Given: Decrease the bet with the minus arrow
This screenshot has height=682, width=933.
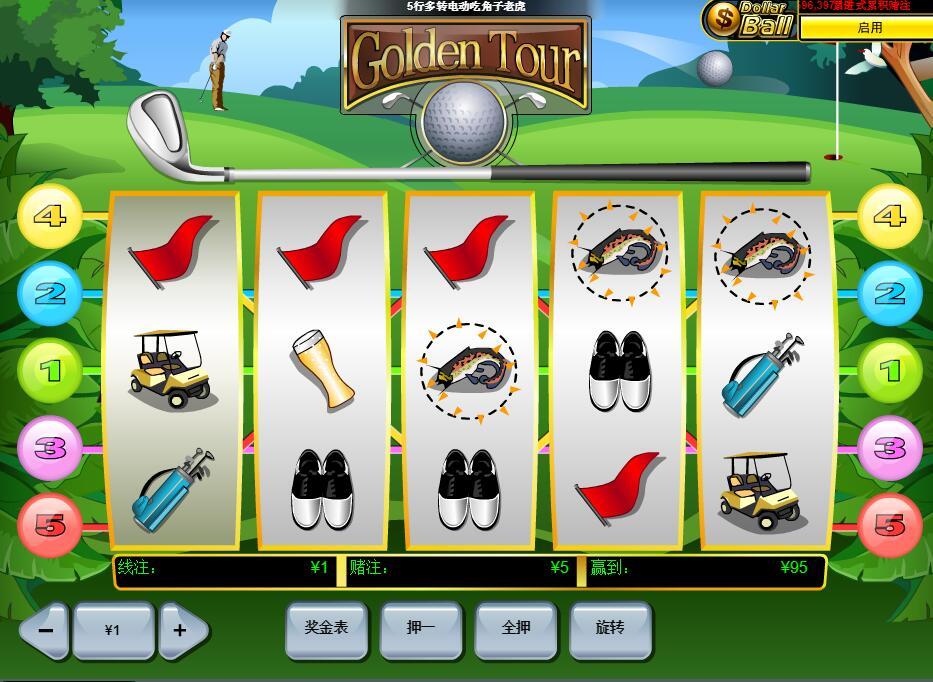Looking at the screenshot, I should (45, 630).
